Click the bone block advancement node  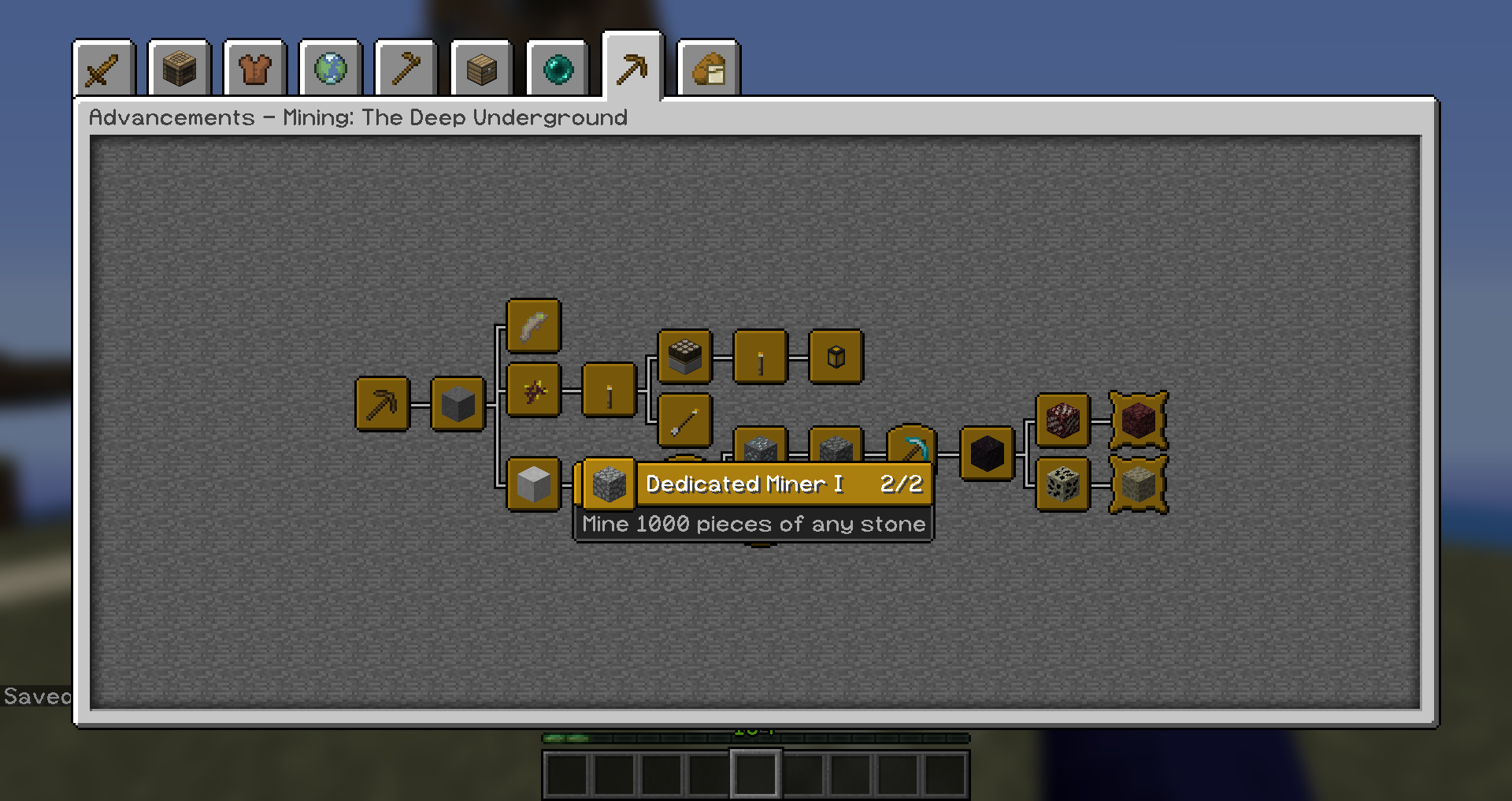(x=1062, y=484)
